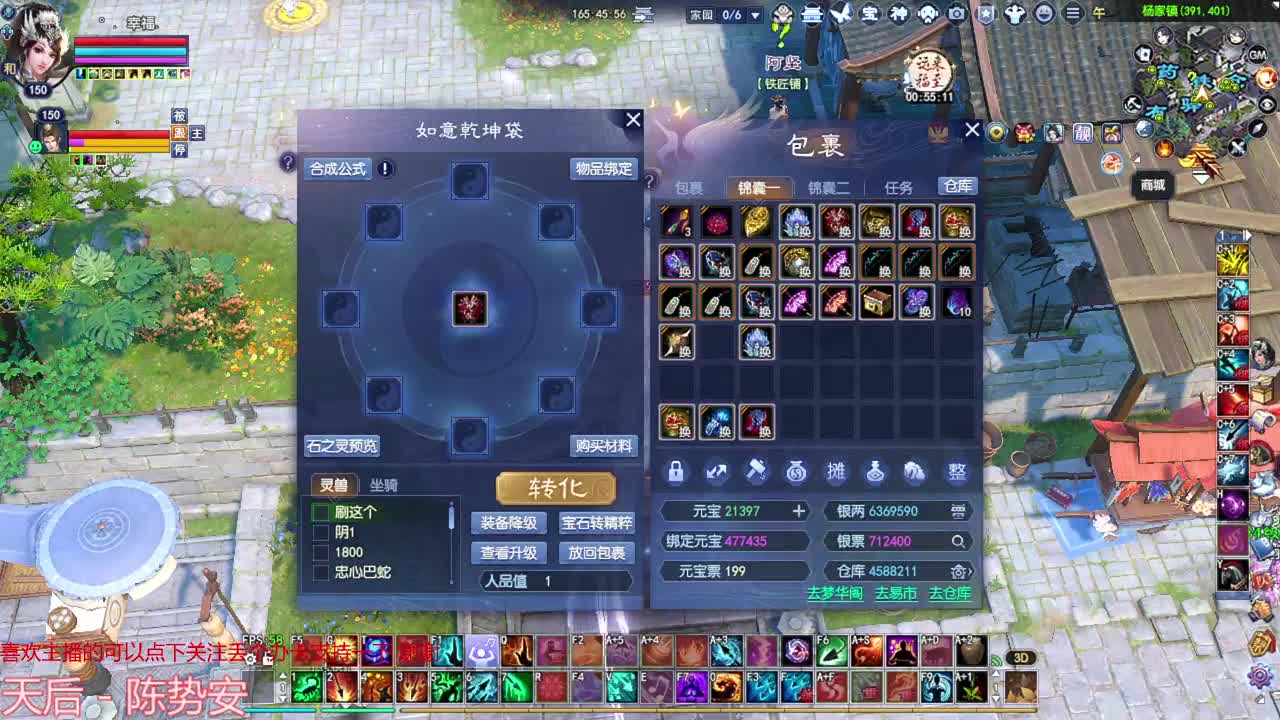Check the 阴1 option in the 灵兽 list

tap(323, 530)
